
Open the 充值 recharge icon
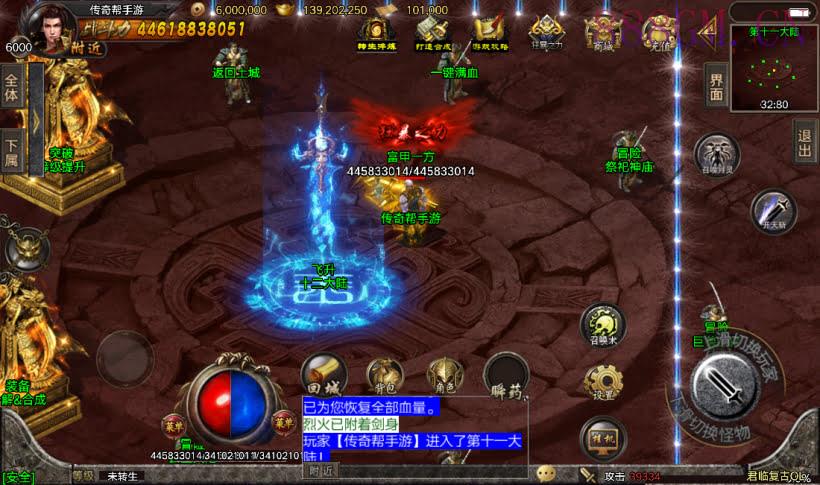pos(659,33)
